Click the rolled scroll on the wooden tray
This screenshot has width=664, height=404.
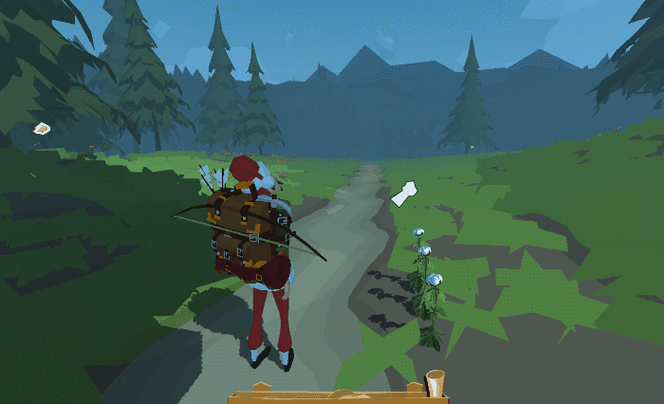click(435, 384)
